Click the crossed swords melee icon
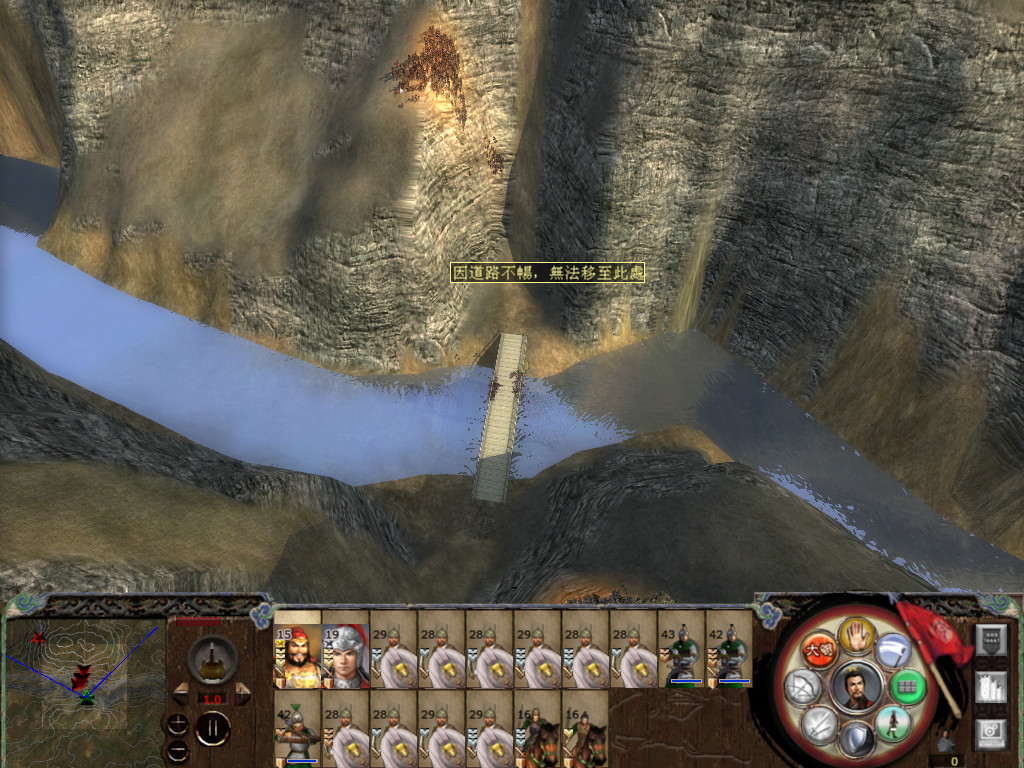 [x=820, y=722]
